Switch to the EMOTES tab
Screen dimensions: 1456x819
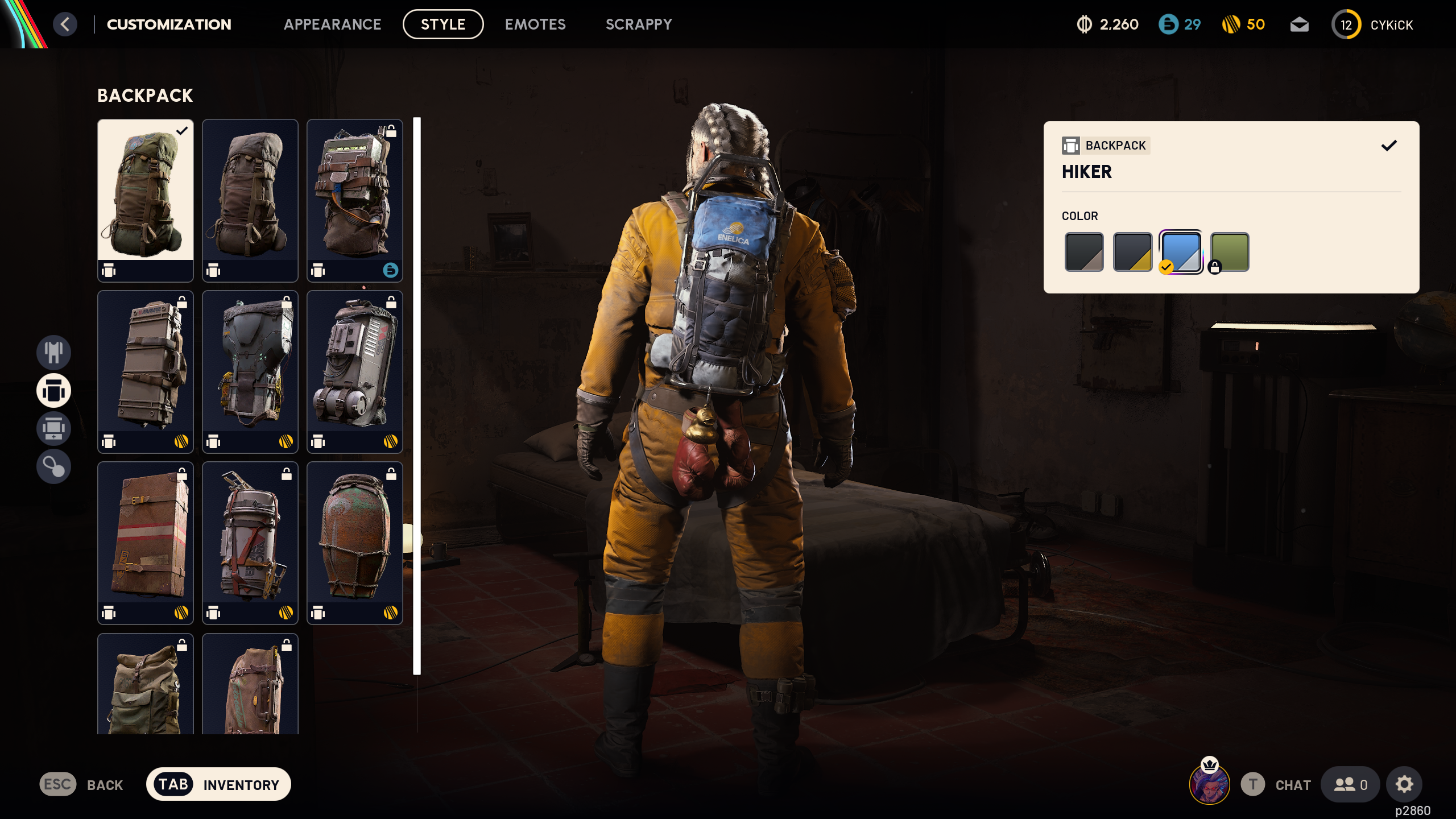pos(535,24)
